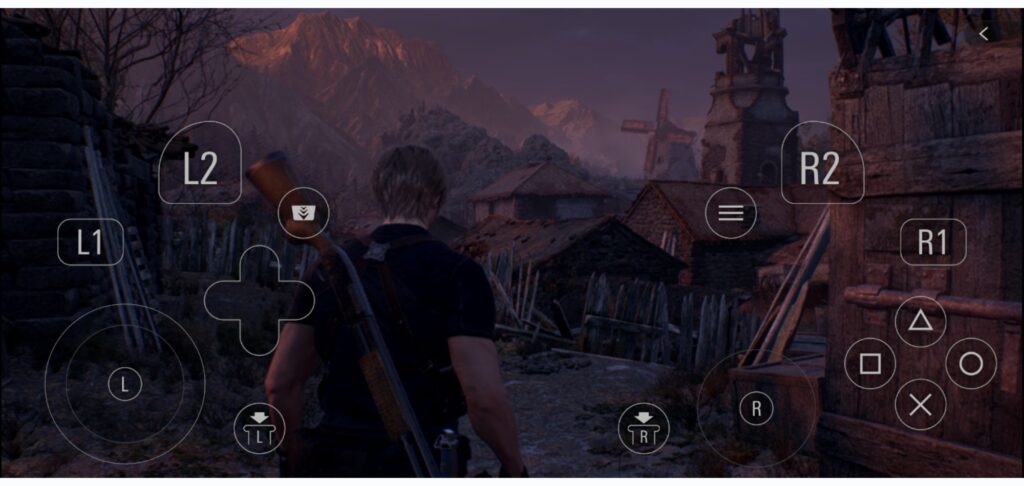Tap the L1 shoulder touch button

coord(91,243)
